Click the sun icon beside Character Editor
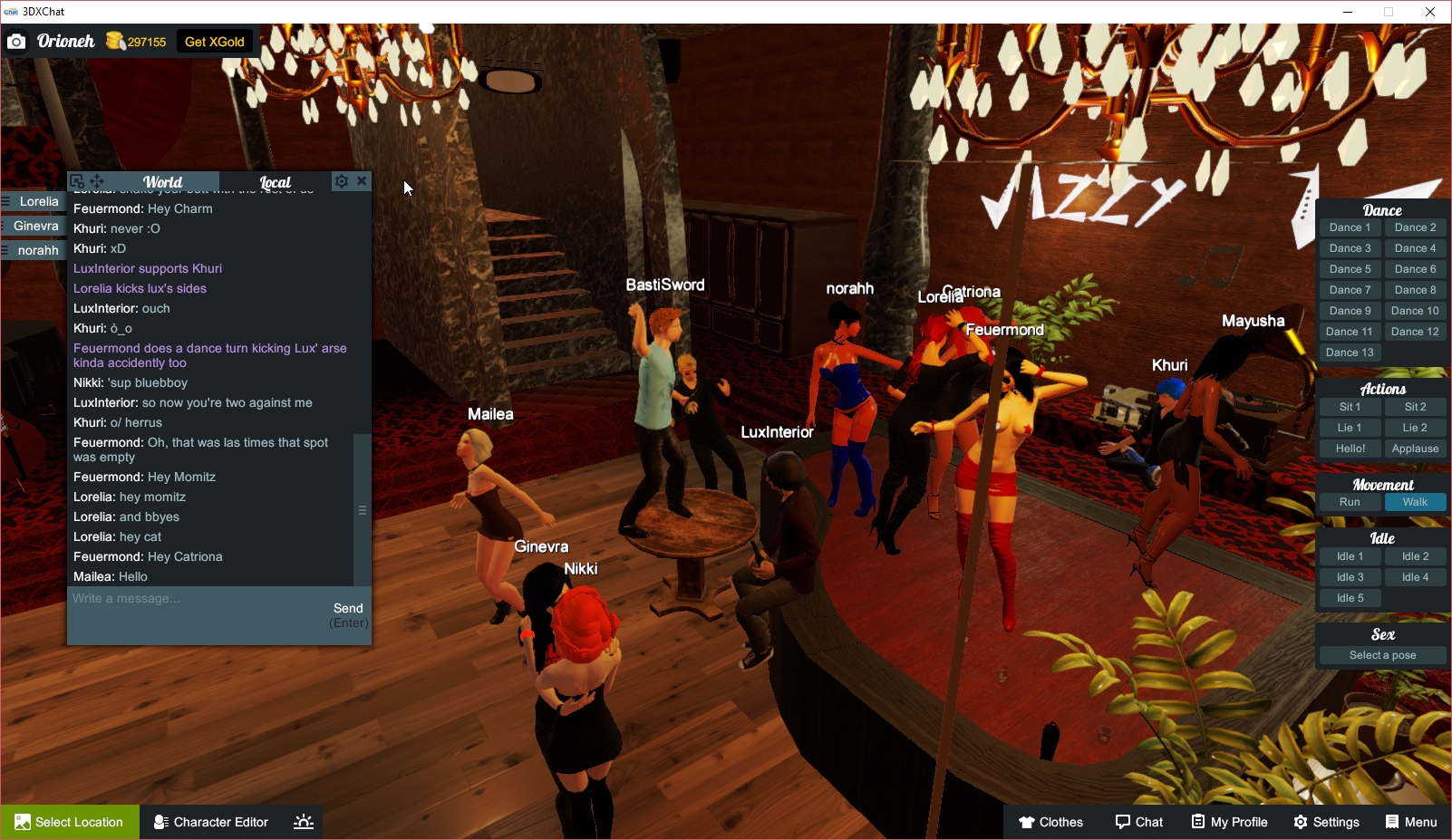This screenshot has height=840, width=1452. click(302, 822)
